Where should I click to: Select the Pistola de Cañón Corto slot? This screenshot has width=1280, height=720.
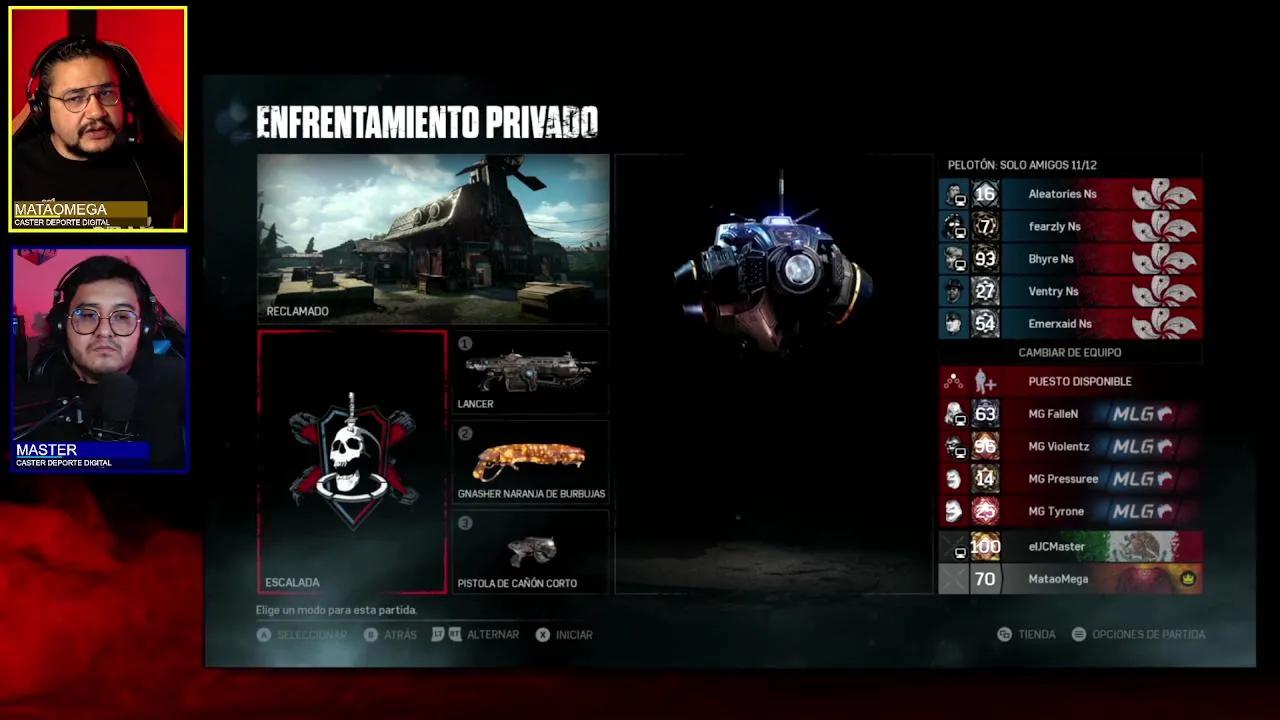click(x=531, y=552)
